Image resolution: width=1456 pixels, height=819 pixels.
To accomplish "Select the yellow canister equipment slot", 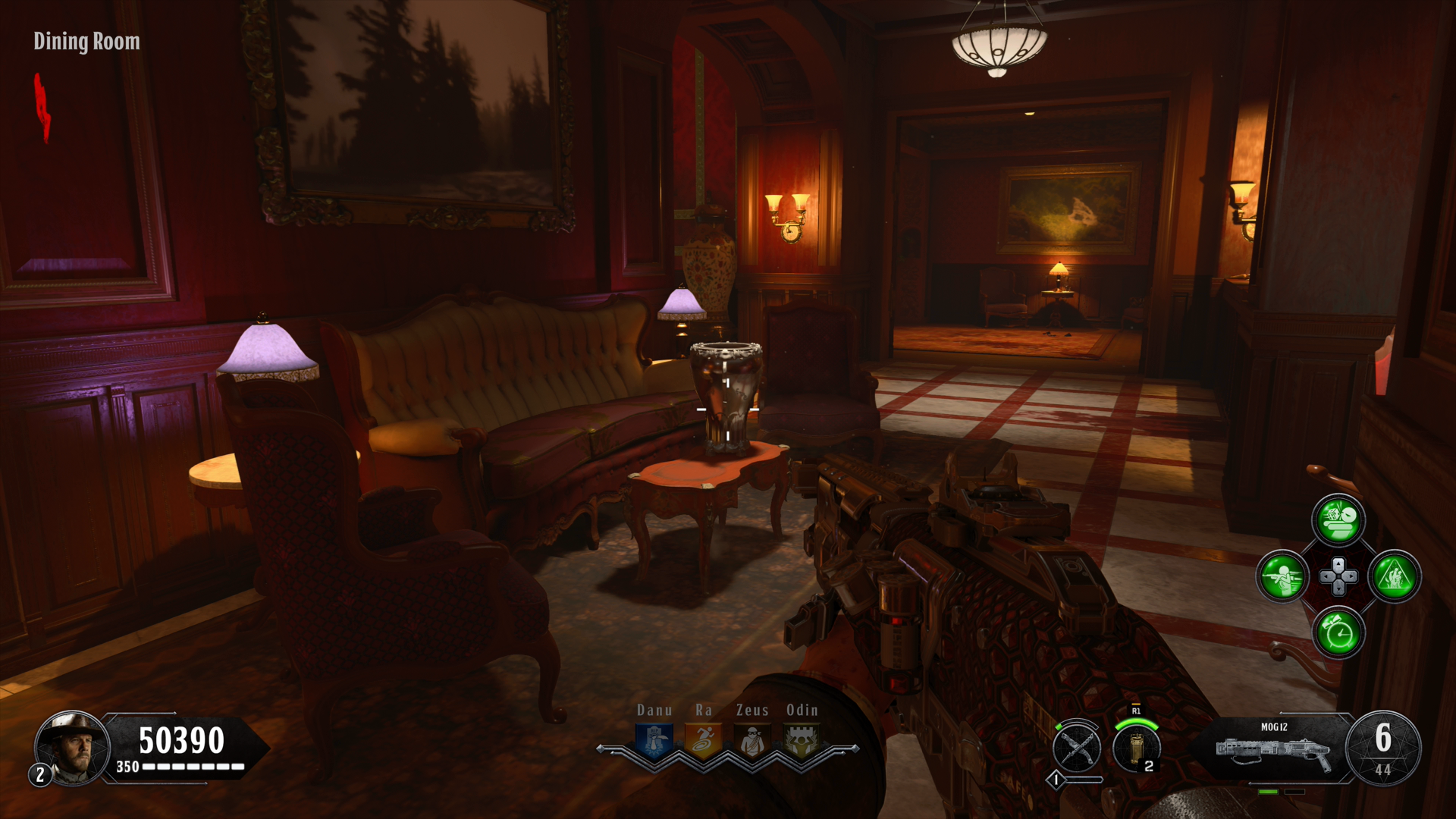I will [x=1135, y=747].
